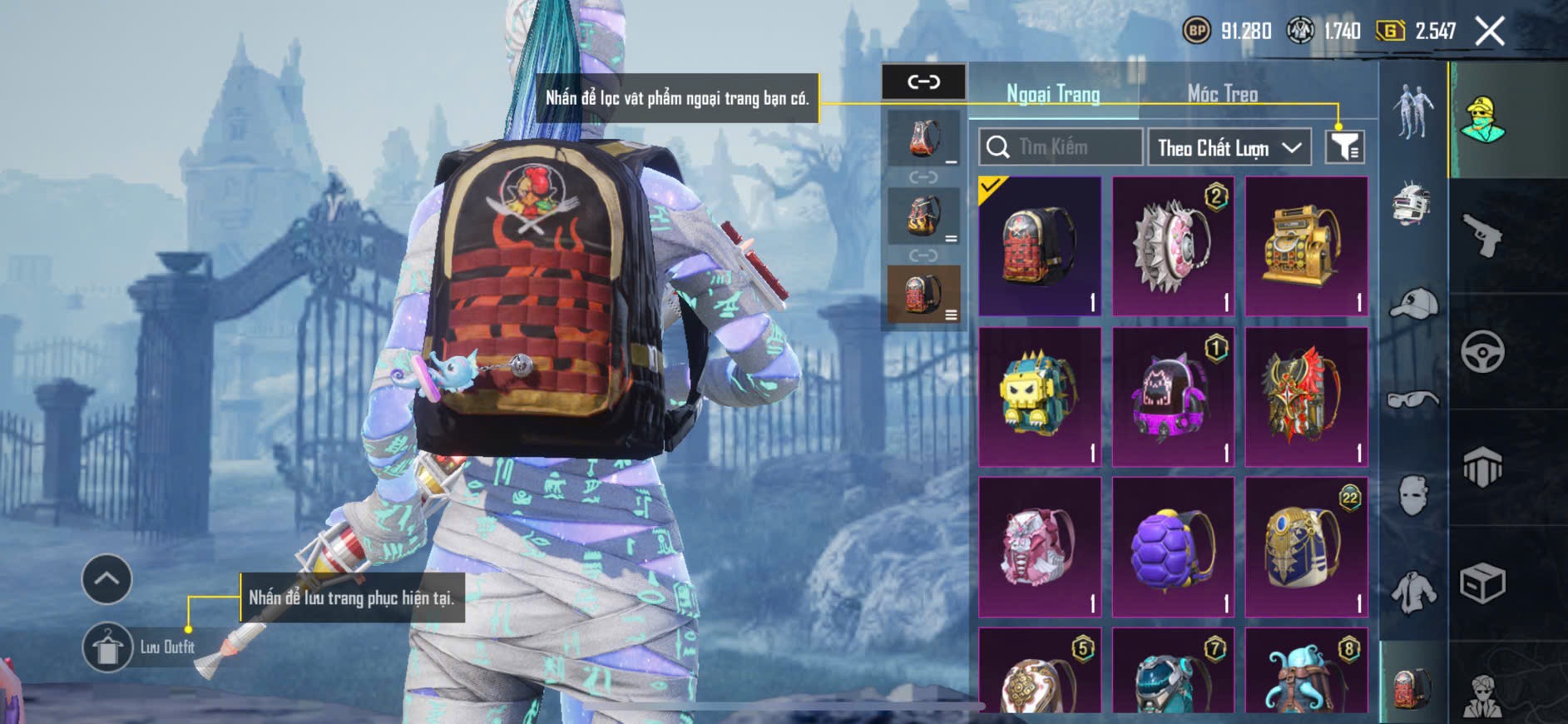Open the steering wheel vehicle category
1568x724 pixels.
1482,351
